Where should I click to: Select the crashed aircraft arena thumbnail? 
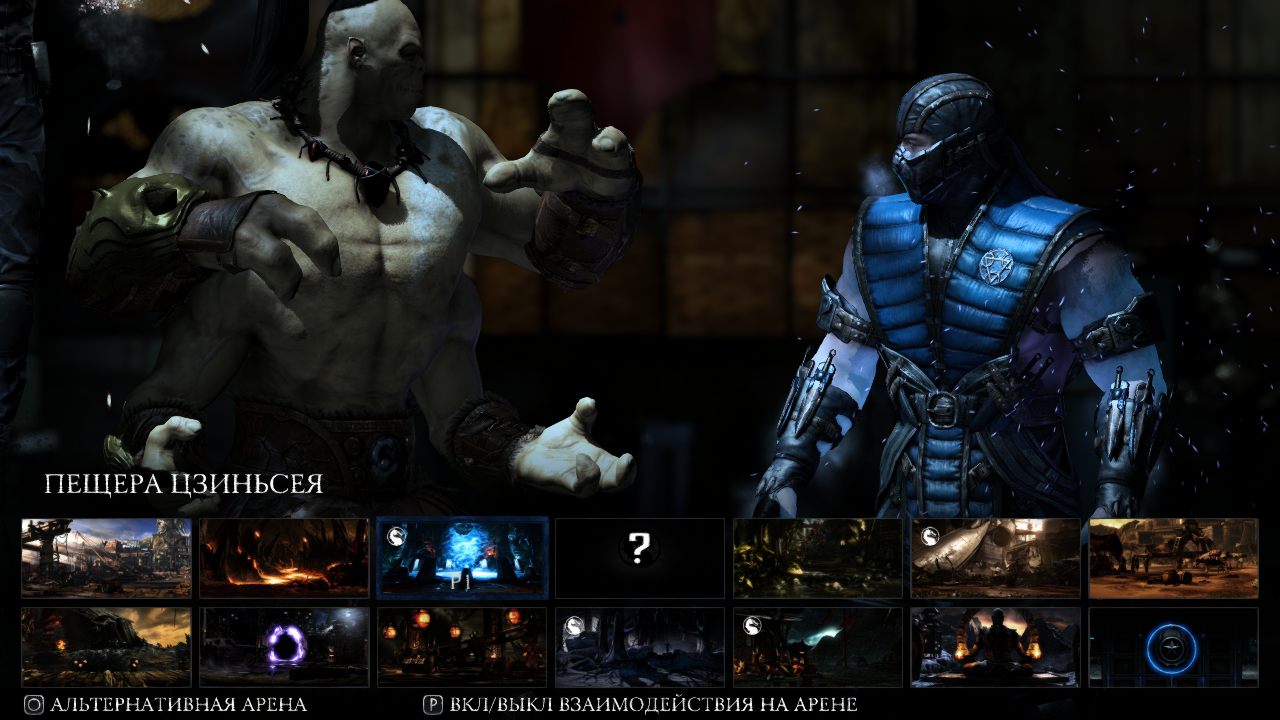tap(996, 558)
